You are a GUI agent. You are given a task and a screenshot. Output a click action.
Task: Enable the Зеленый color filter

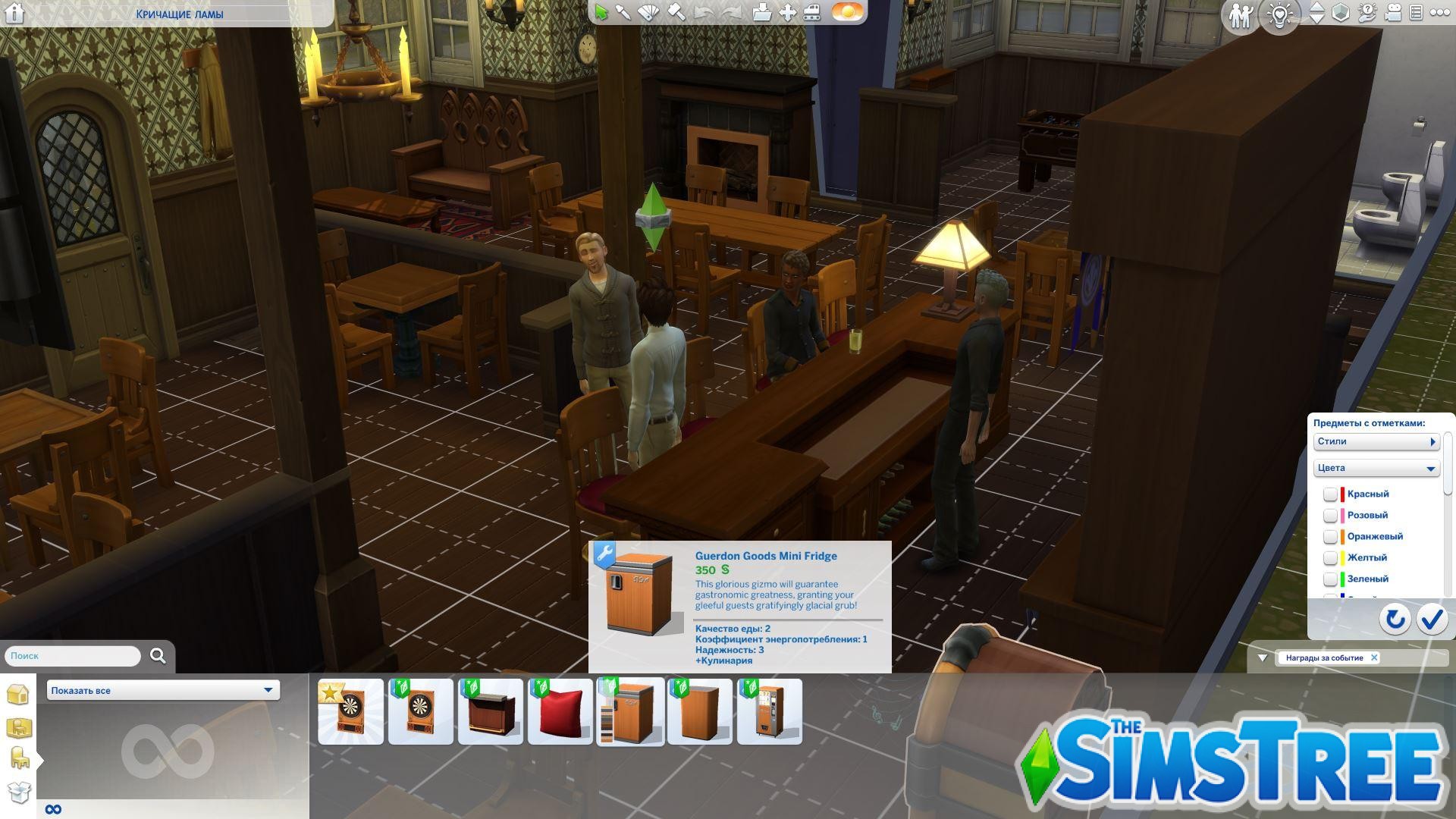(1330, 579)
